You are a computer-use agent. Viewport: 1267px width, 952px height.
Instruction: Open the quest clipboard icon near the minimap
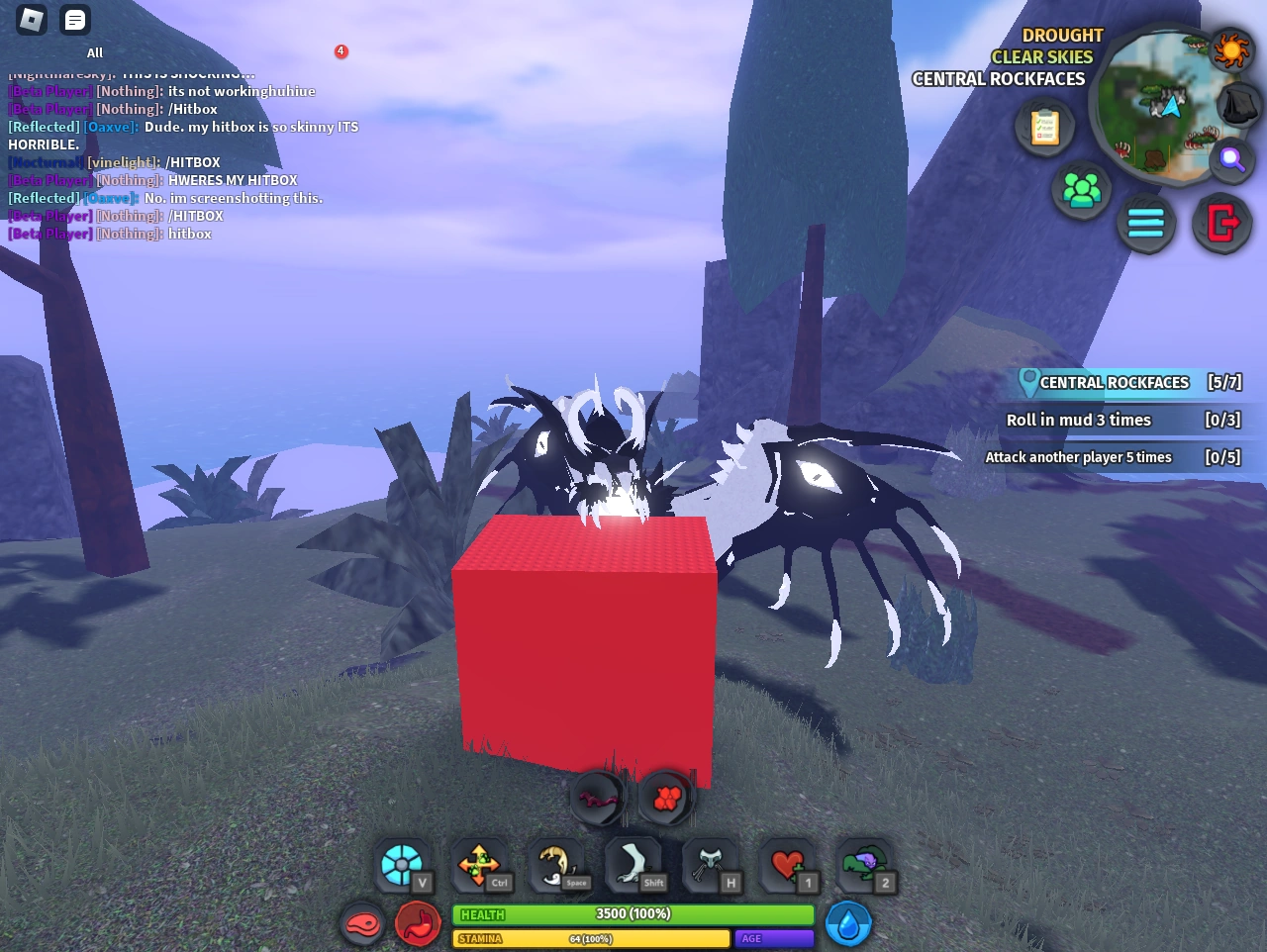[x=1043, y=126]
